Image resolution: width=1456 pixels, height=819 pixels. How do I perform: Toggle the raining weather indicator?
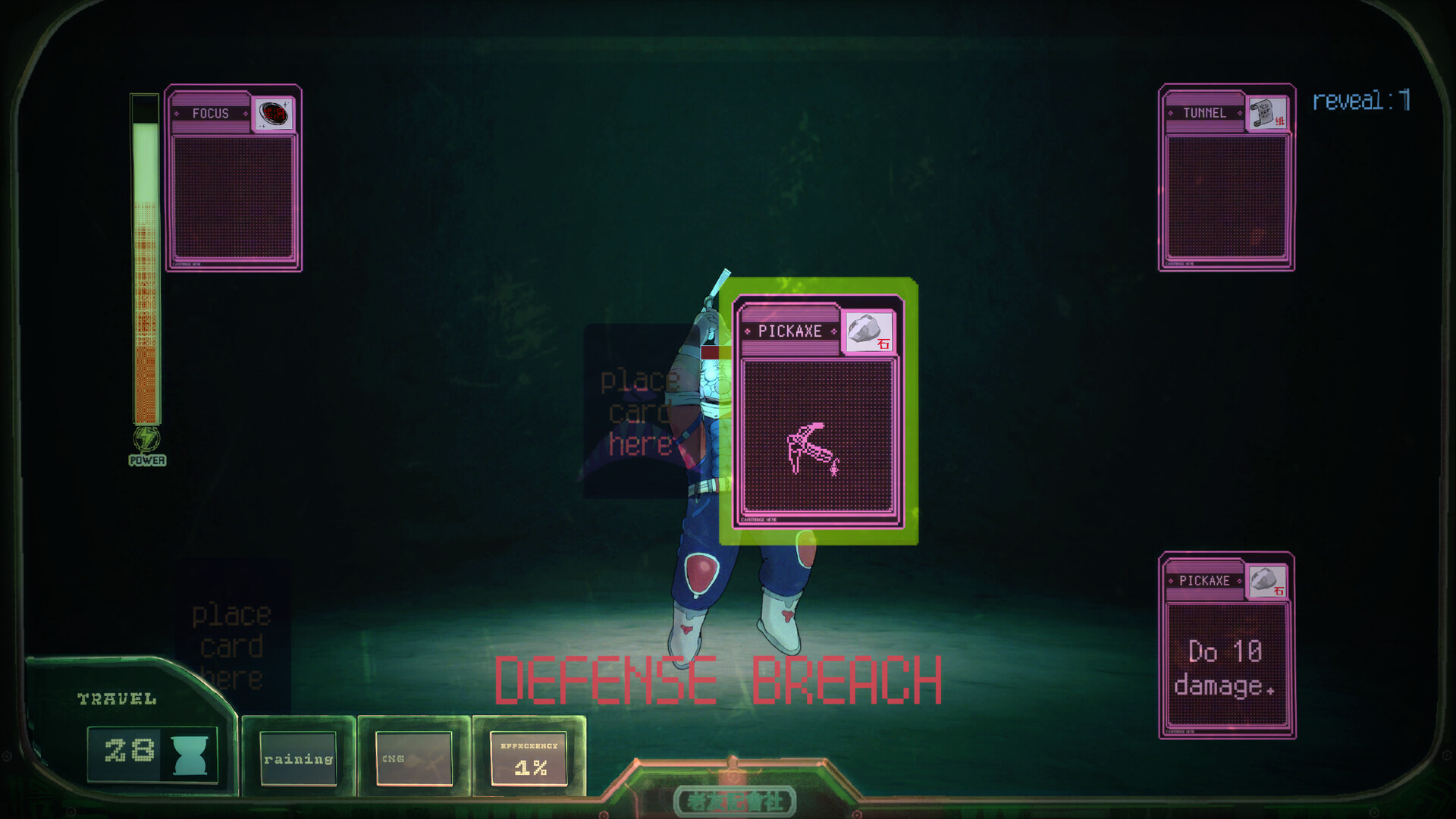297,758
